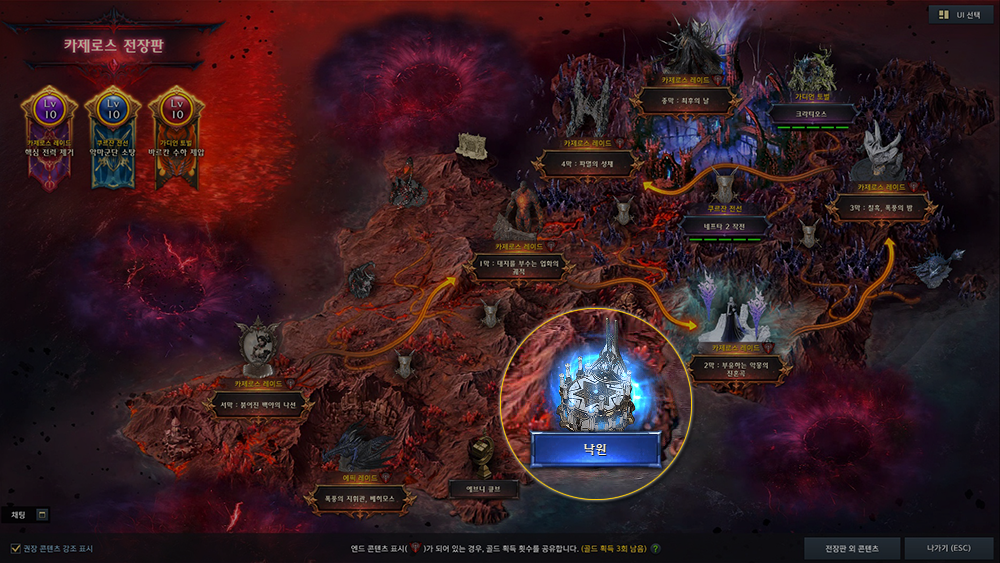Image resolution: width=1000 pixels, height=563 pixels.
Task: Open the 채팅 chat toggle
Action: 42,514
